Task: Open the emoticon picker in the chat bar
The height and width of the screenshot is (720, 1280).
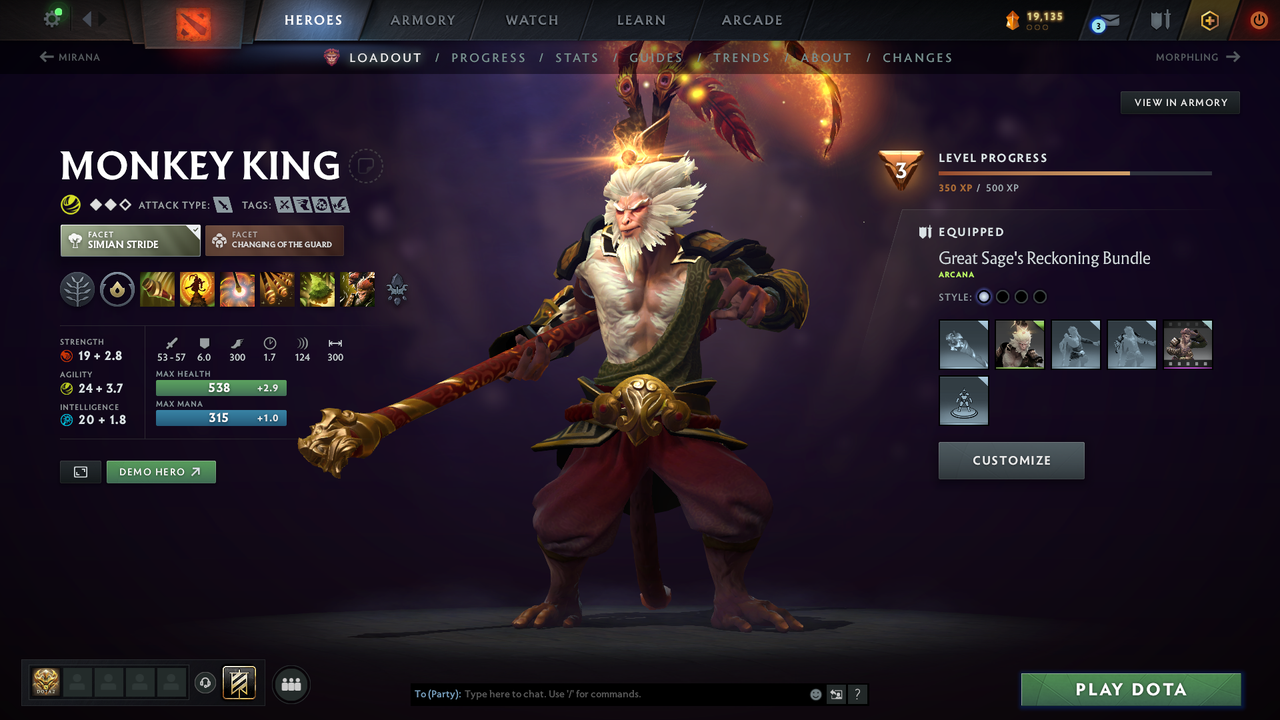Action: tap(814, 693)
